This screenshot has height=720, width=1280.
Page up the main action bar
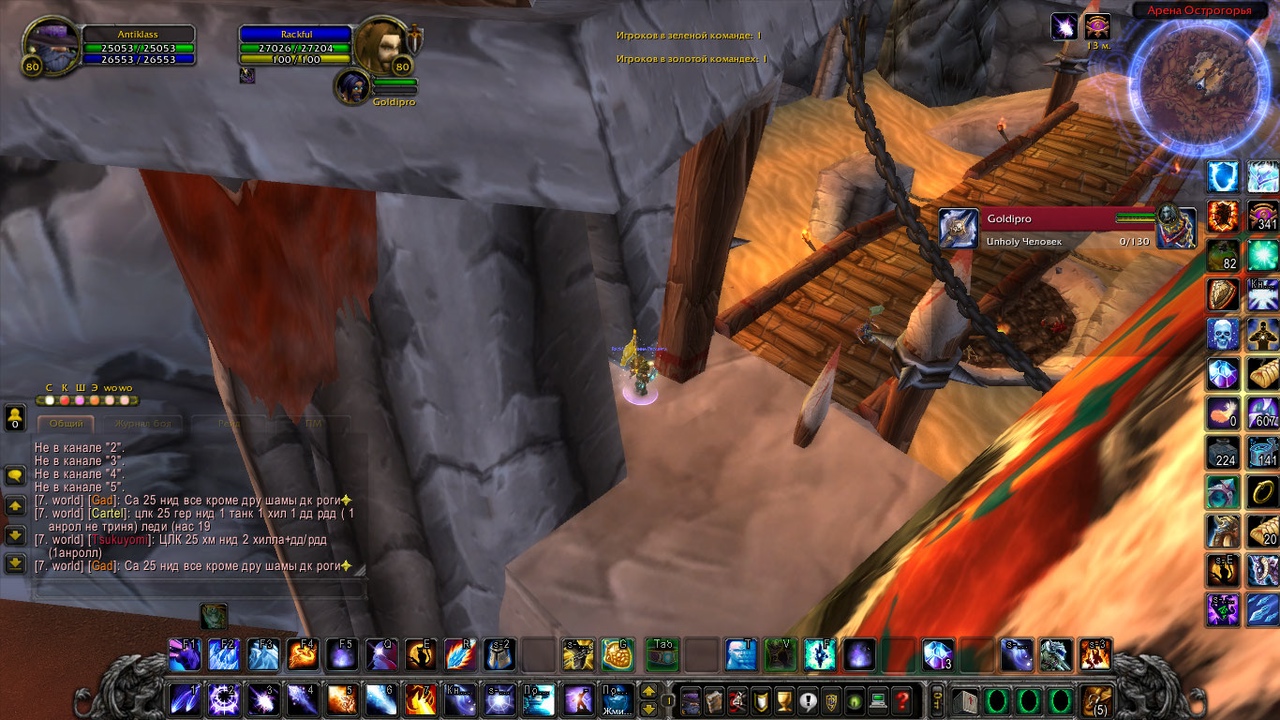tap(648, 690)
